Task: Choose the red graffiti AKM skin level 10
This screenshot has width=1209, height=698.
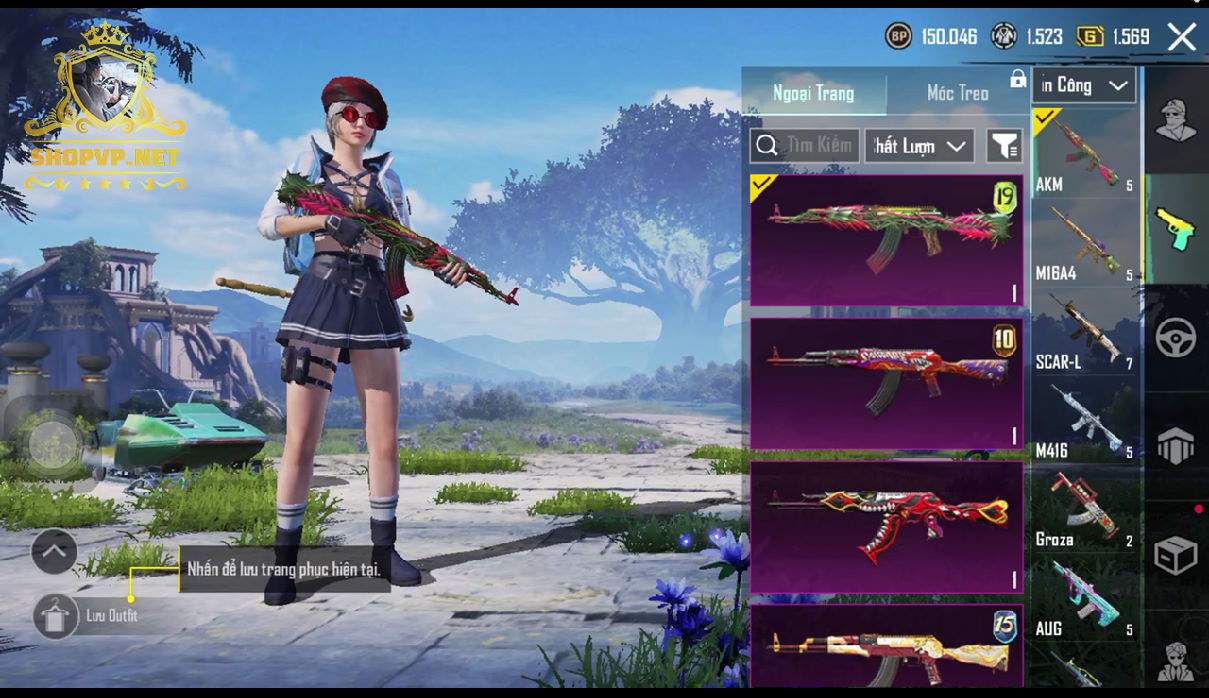Action: (x=886, y=383)
